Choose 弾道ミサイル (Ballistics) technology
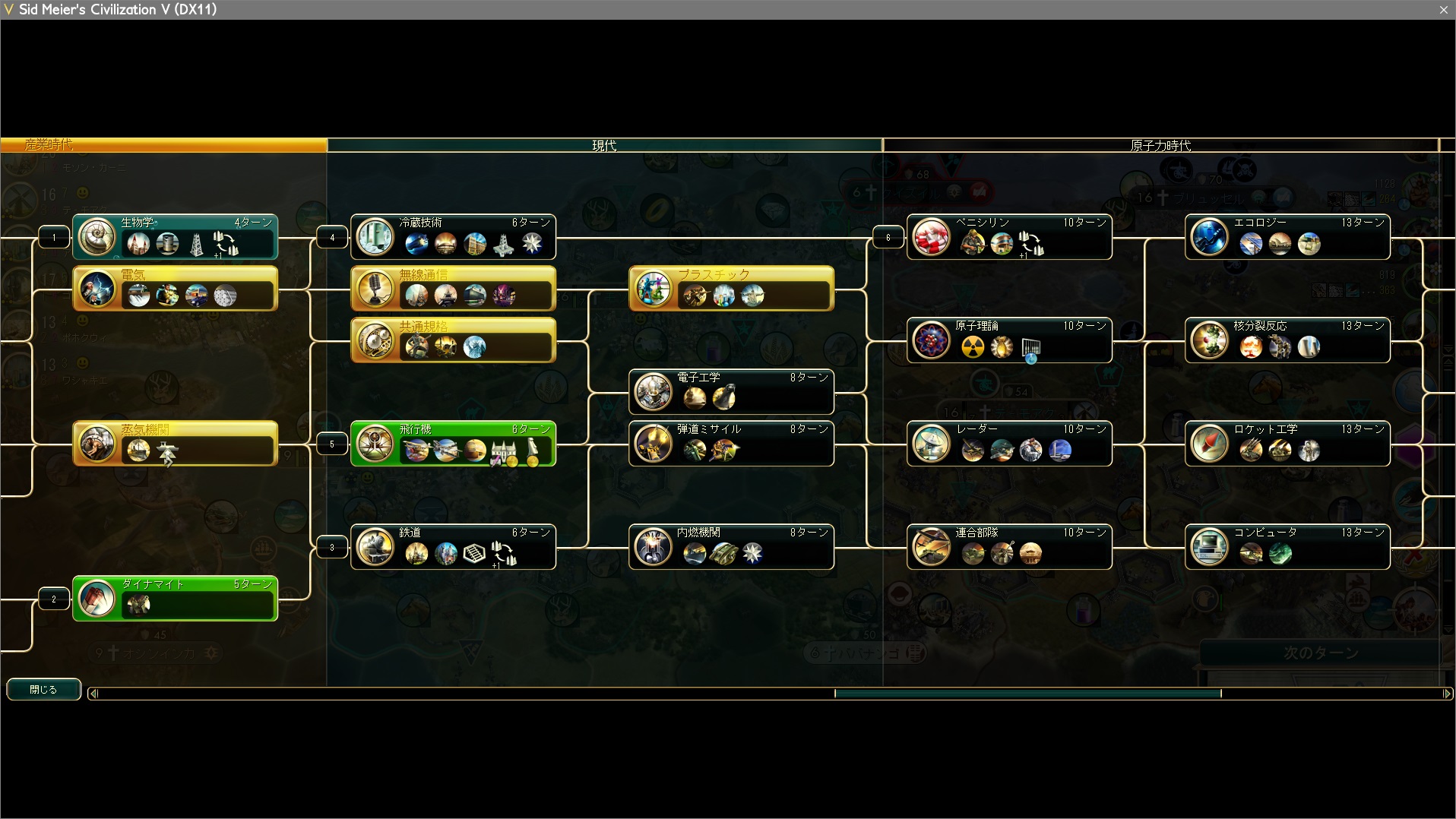 pos(732,443)
